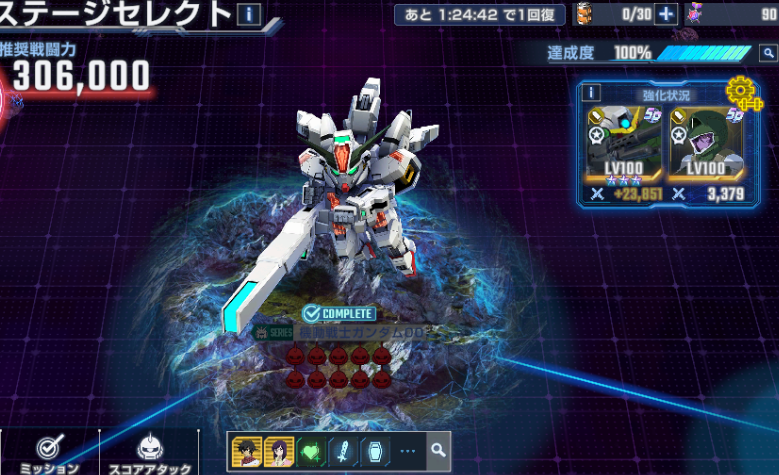Show info for the 強化状況 panel
779x475 pixels.
(591, 93)
